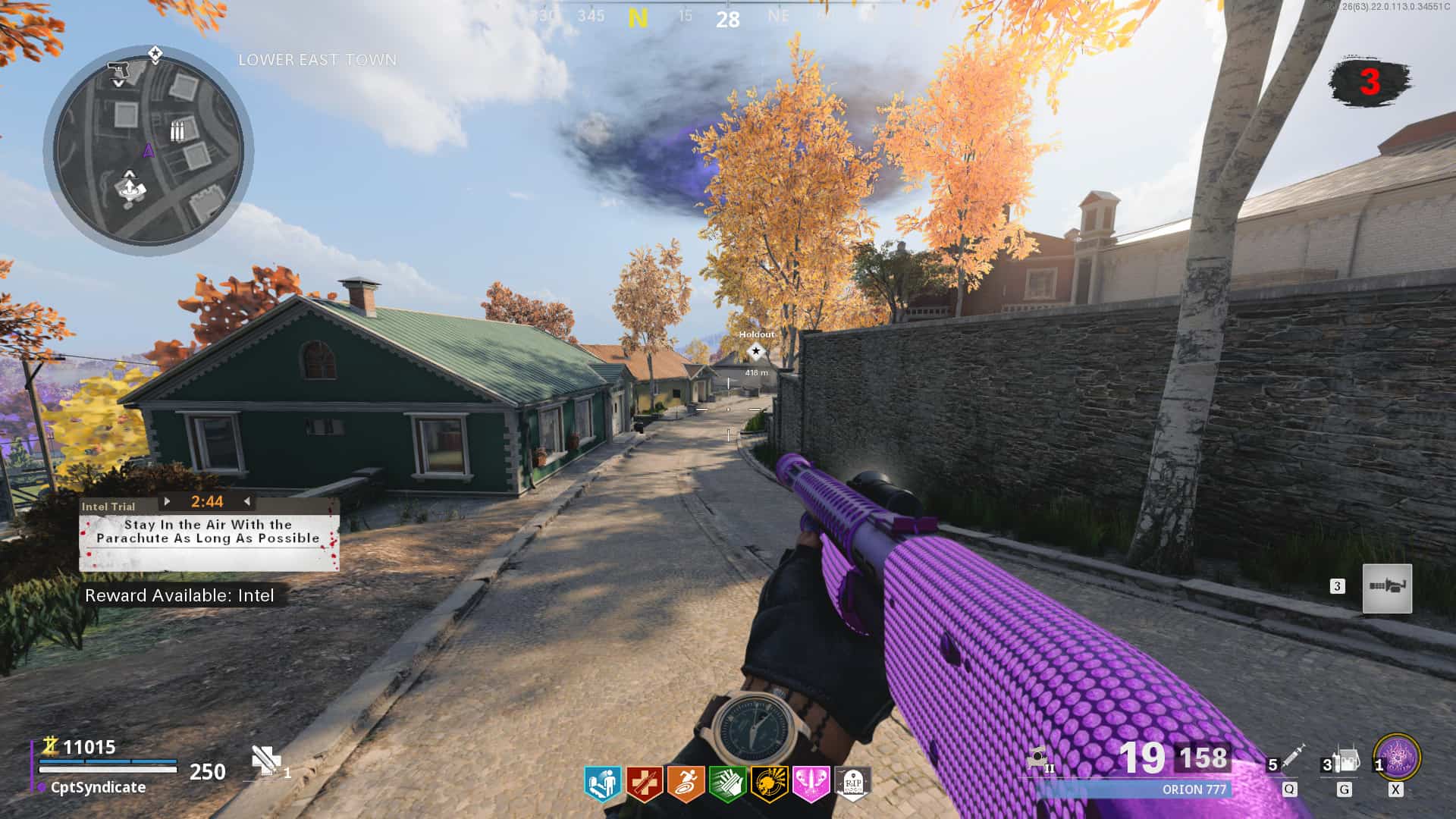This screenshot has width=1456, height=819.
Task: Select the pistol marker on the minimap
Action: click(x=118, y=71)
